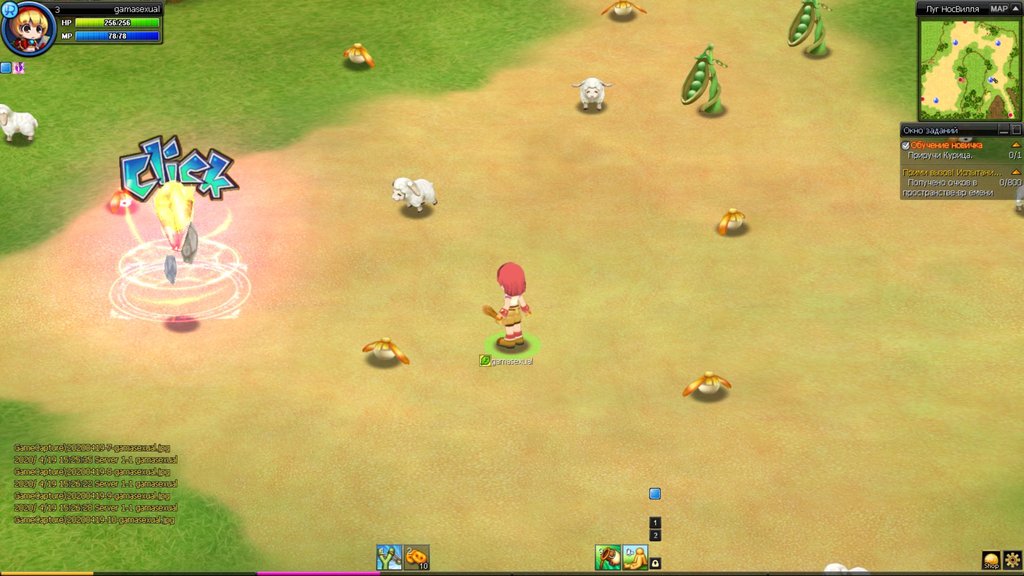Use the orange item with count 10

tap(416, 557)
